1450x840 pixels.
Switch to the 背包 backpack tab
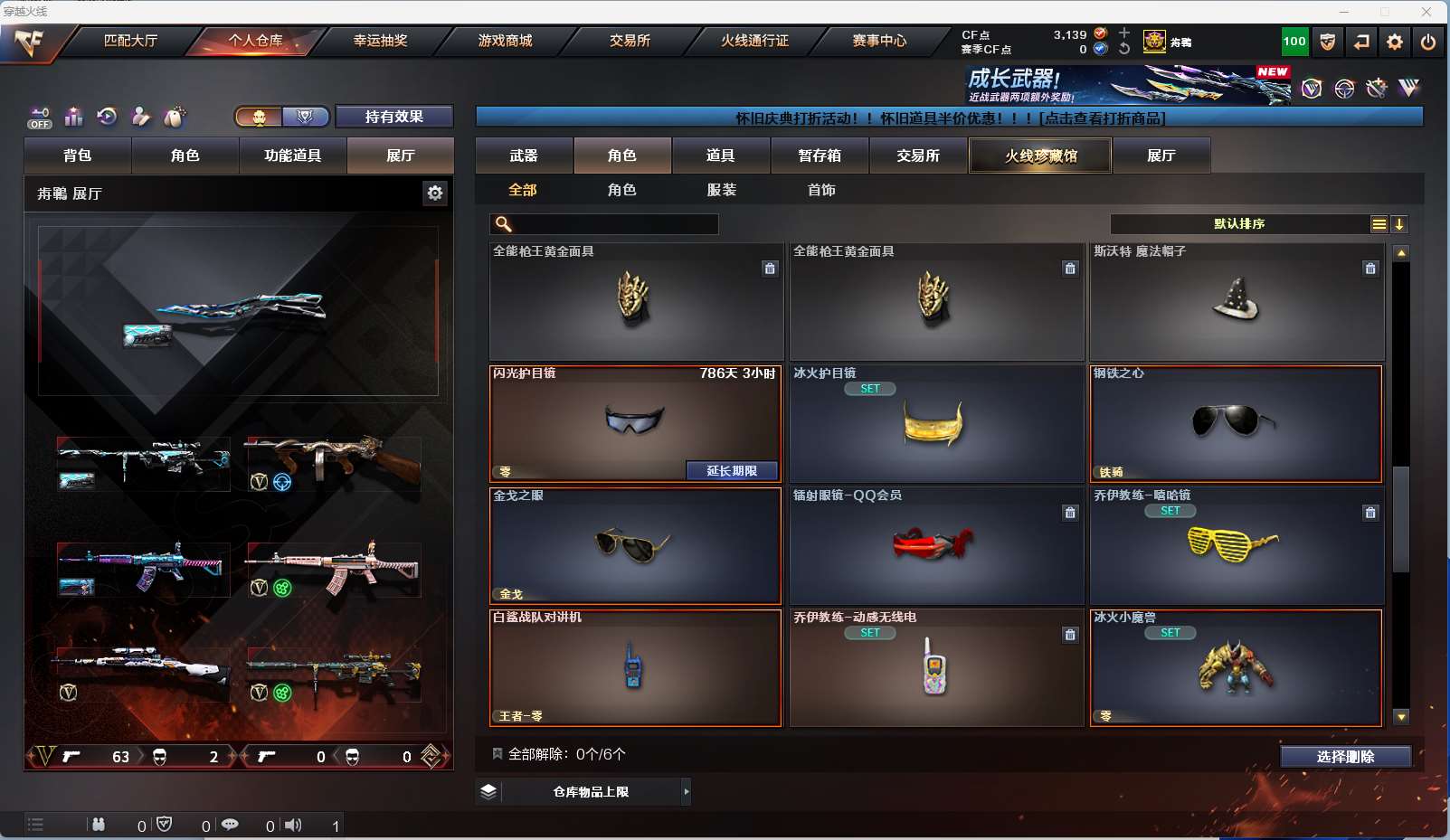click(78, 156)
